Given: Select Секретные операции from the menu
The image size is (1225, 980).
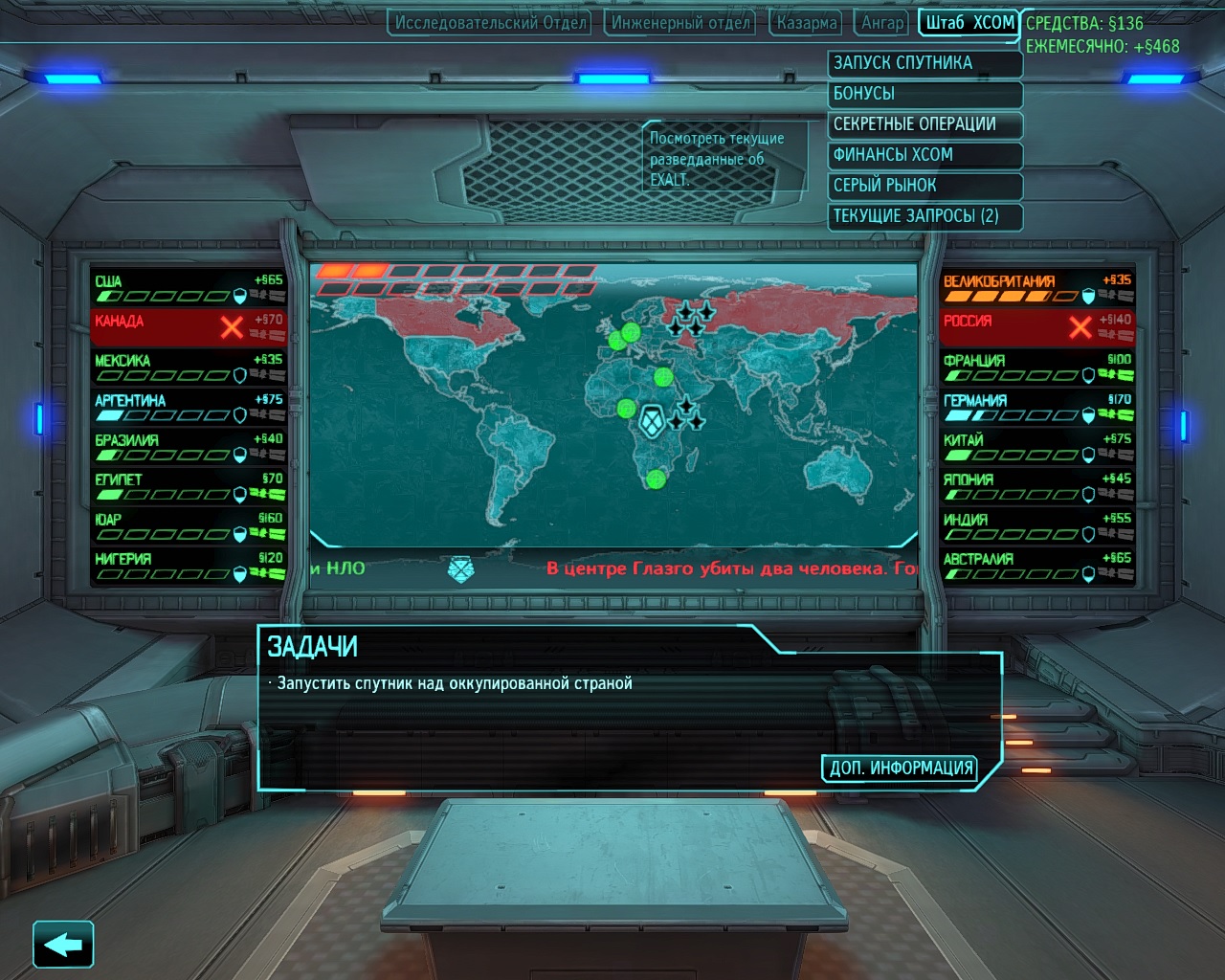Looking at the screenshot, I should [924, 124].
